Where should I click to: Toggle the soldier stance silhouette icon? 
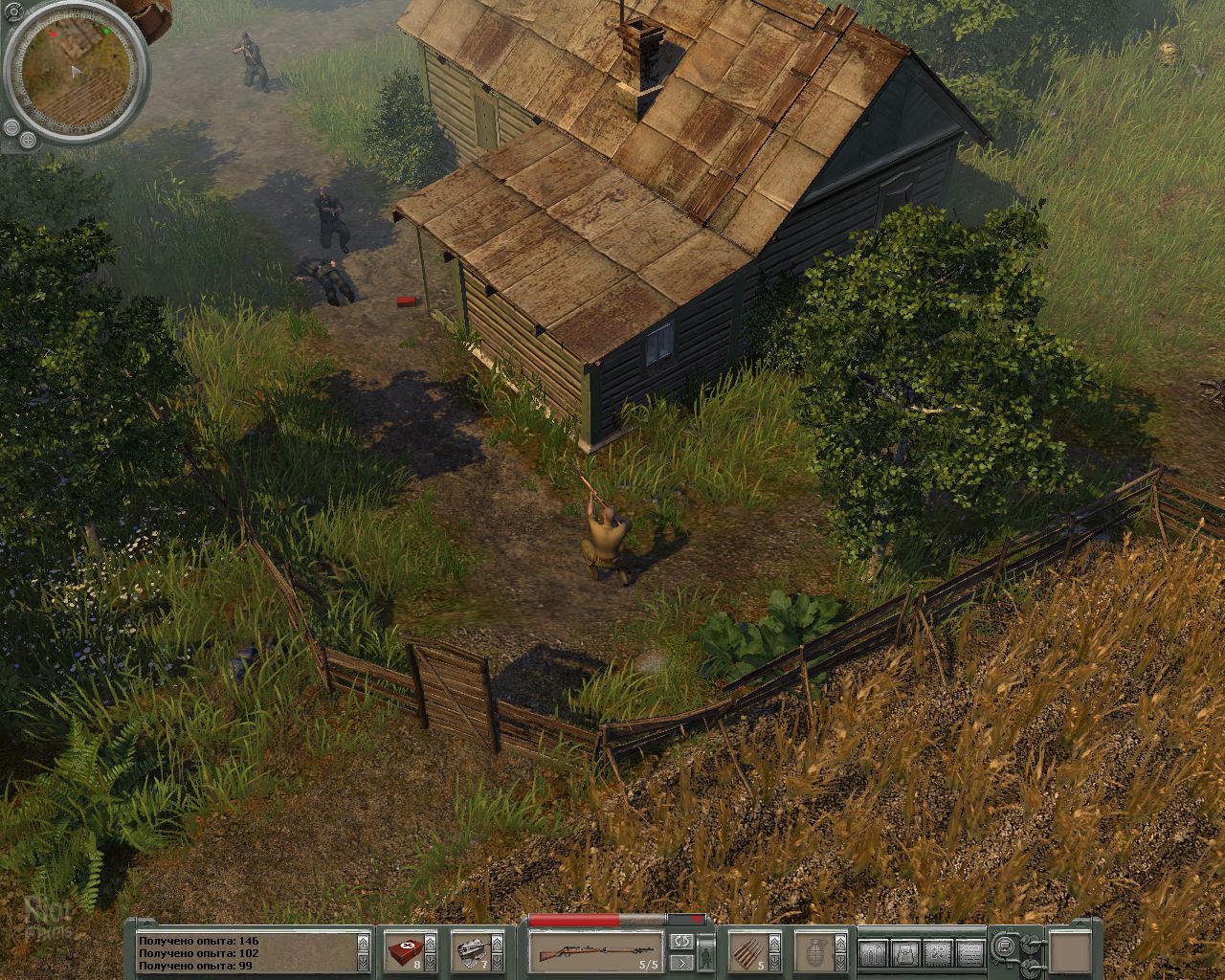point(707,952)
